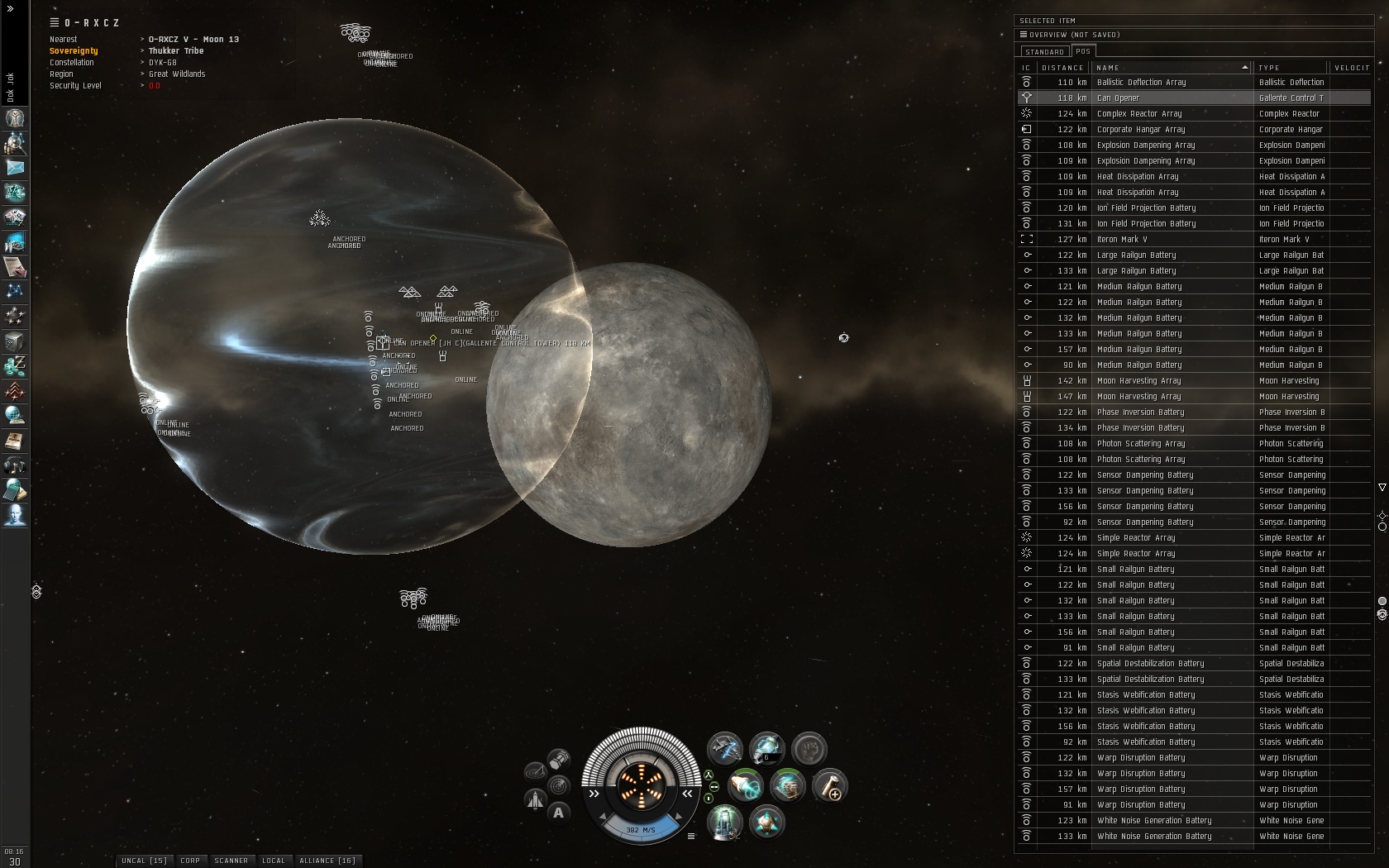
Task: Activate the battery plus module
Action: pos(828,785)
